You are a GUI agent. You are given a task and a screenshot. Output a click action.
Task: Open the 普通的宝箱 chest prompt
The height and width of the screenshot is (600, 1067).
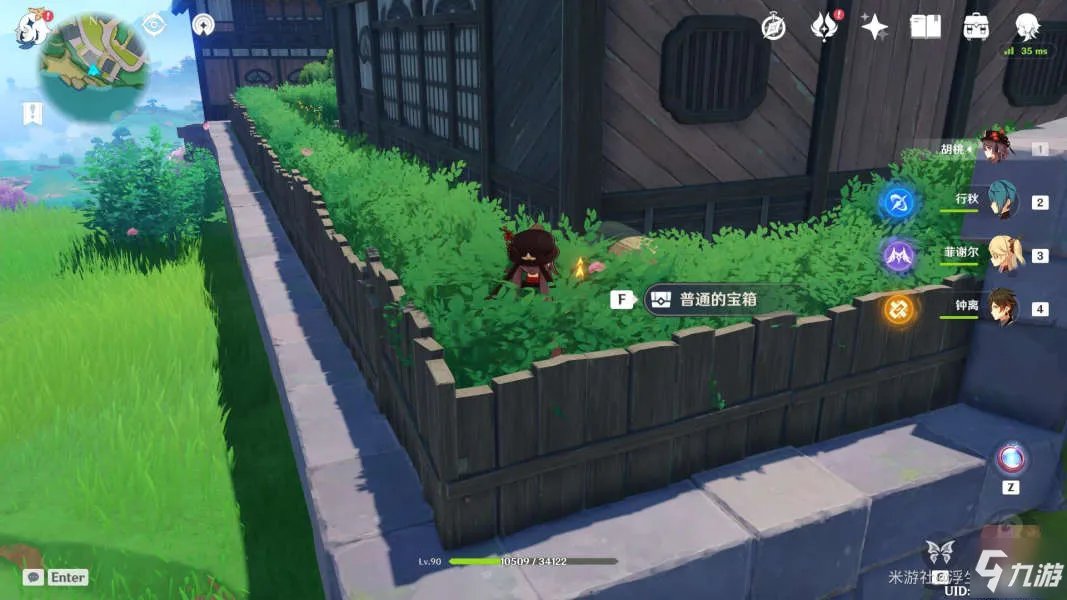click(x=718, y=299)
